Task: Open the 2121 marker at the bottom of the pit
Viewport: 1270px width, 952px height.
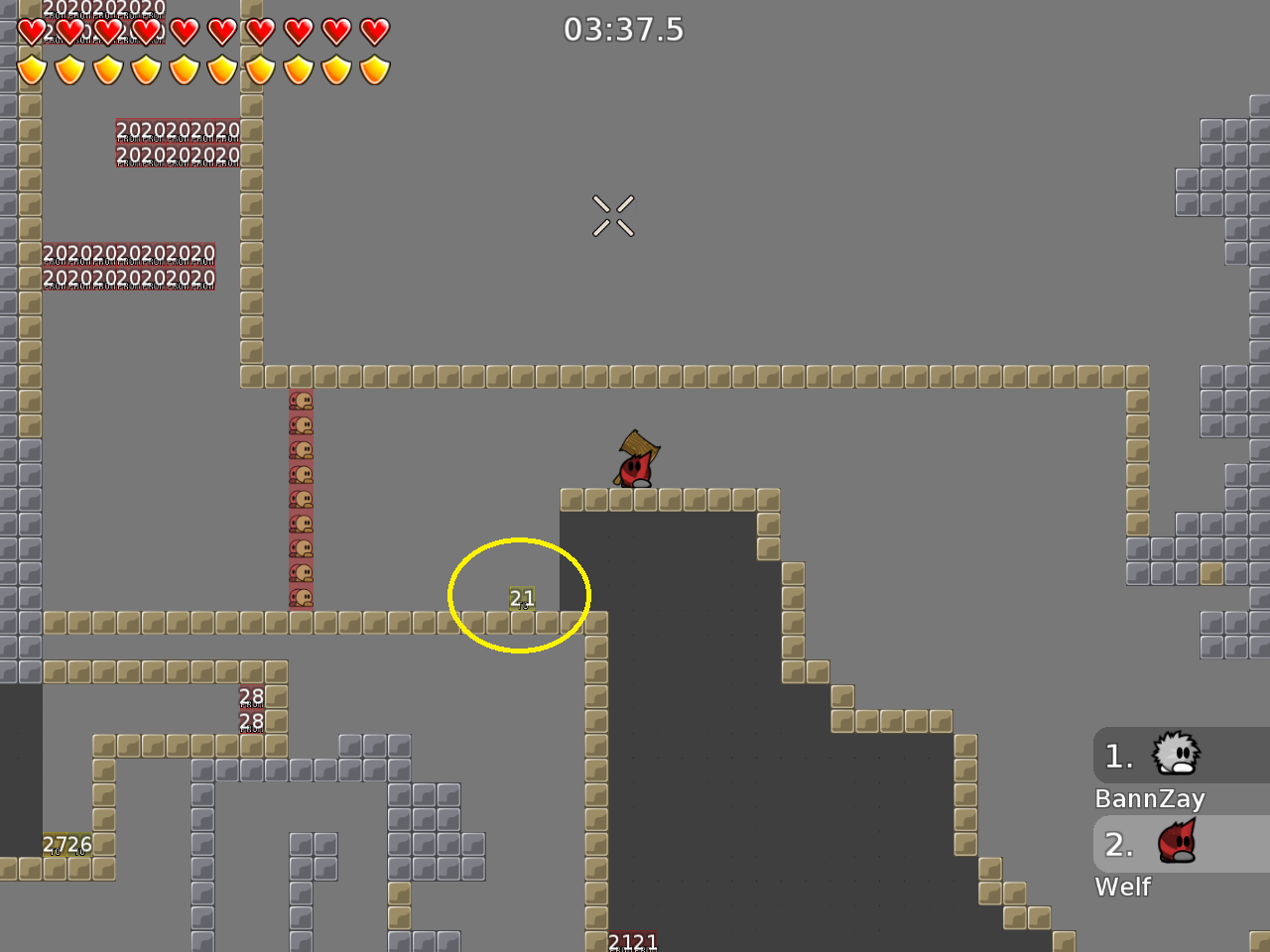Action: (634, 940)
